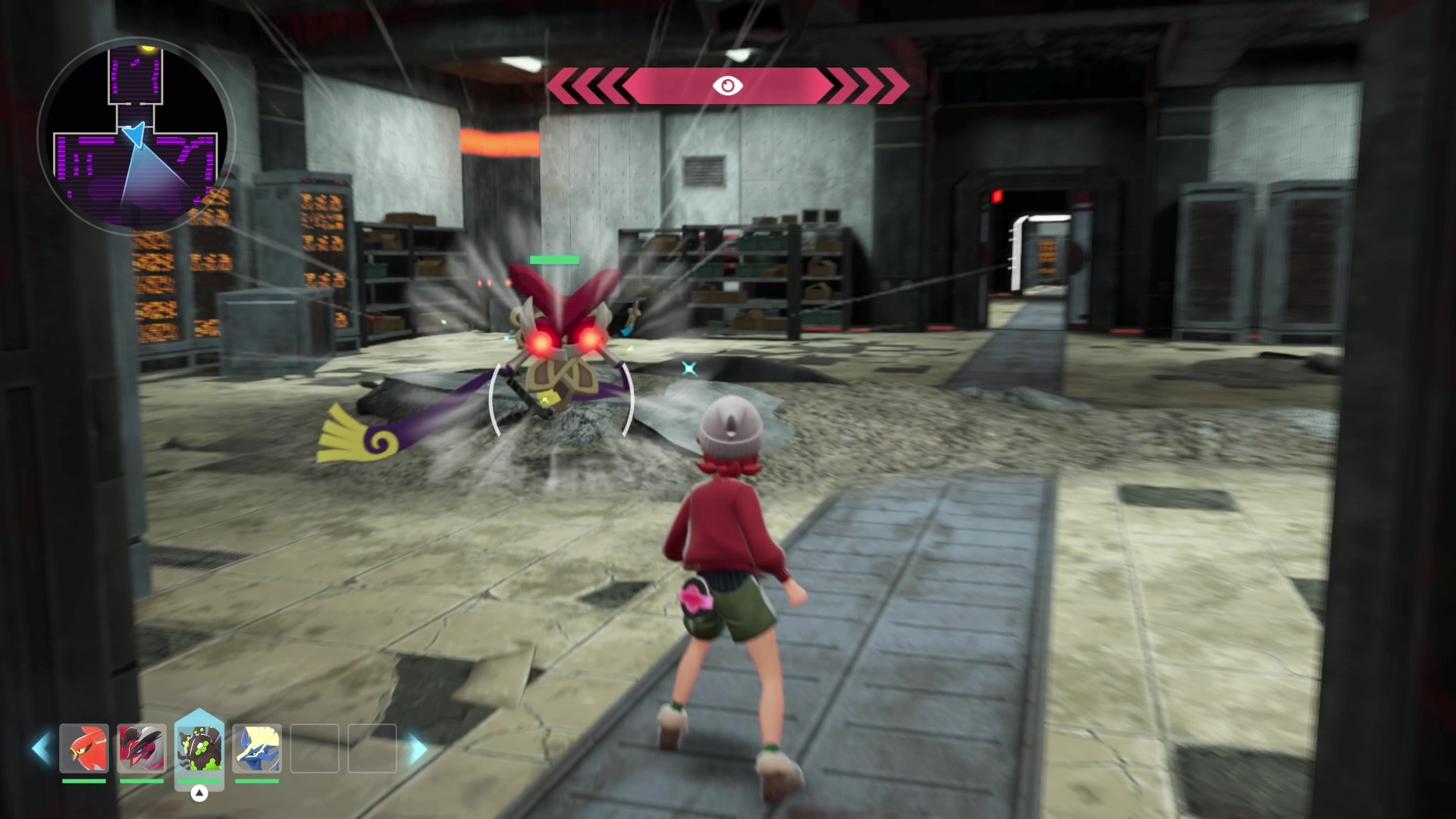The image size is (1456, 819).
Task: Switch to the blue Xerneas party slot
Action: point(257,748)
